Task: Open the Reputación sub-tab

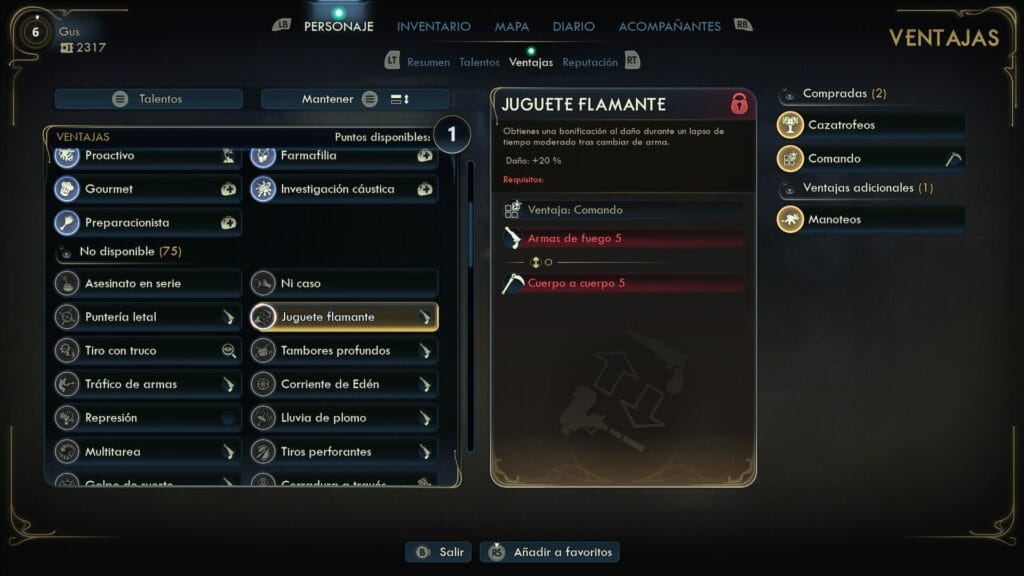Action: [x=590, y=62]
